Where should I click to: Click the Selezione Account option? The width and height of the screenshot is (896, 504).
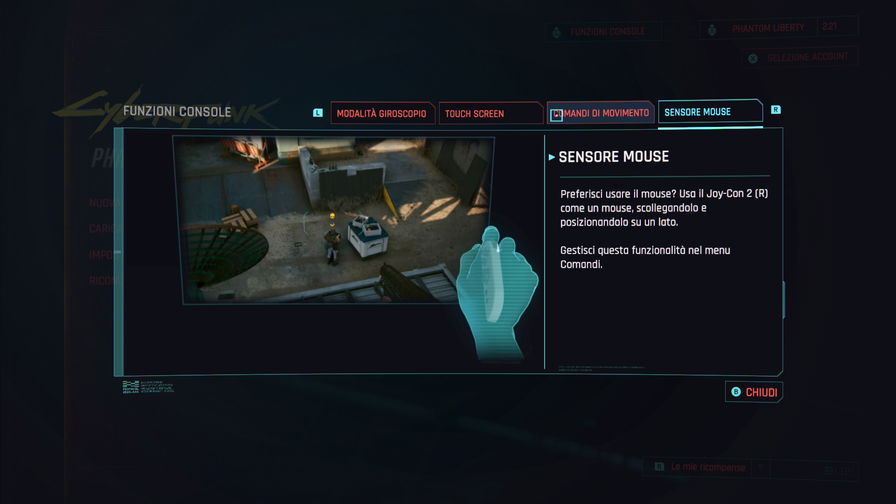[806, 58]
